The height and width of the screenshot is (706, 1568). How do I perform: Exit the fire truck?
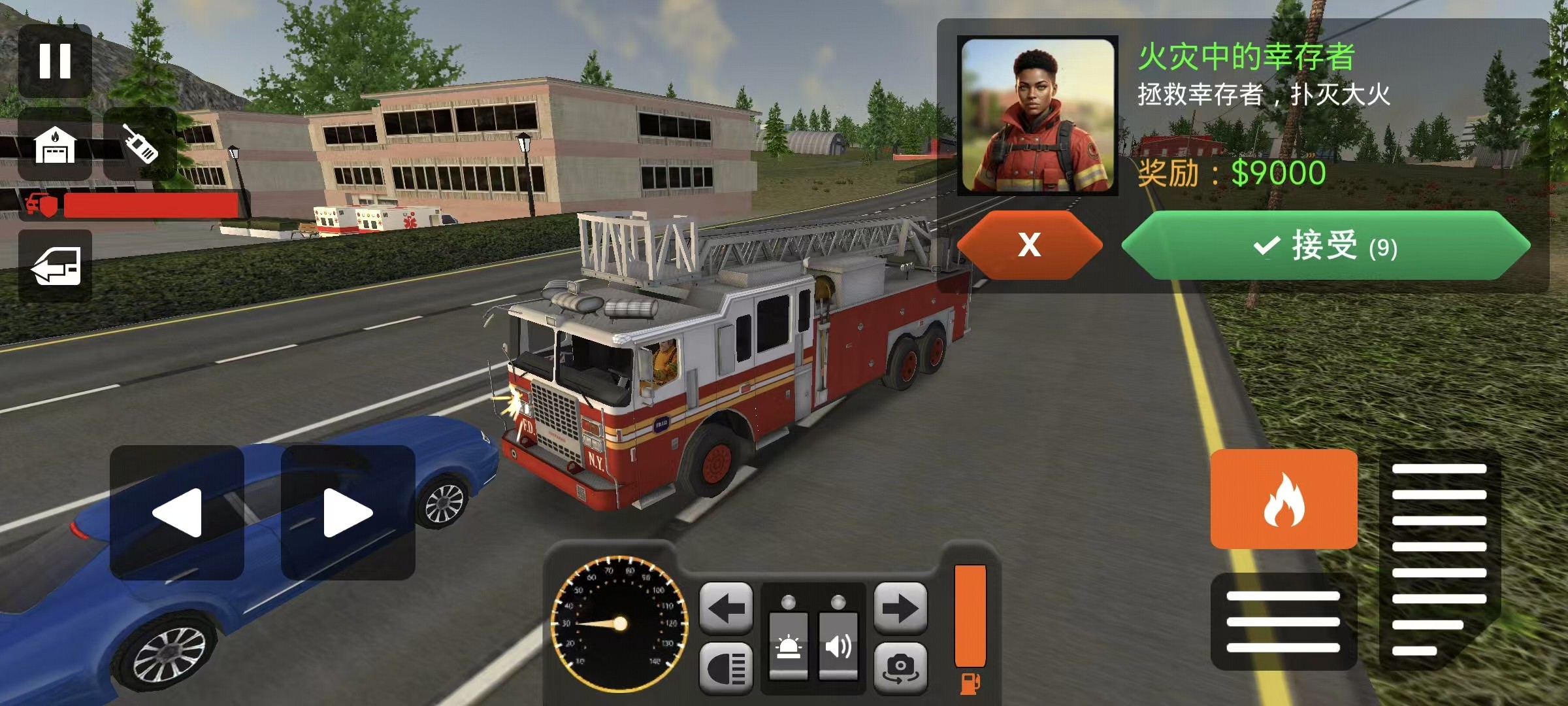coord(56,265)
